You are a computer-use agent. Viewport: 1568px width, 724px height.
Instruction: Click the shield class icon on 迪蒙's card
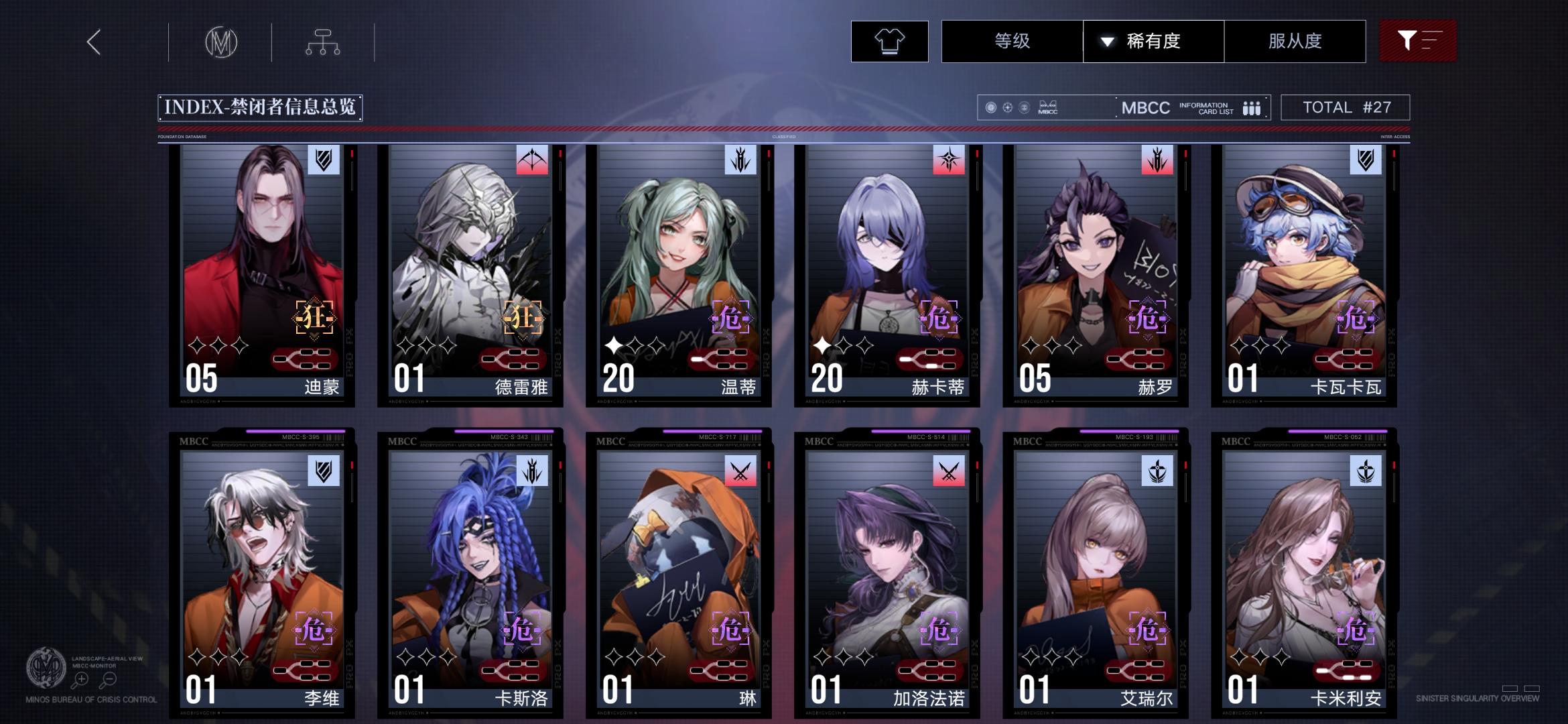click(x=324, y=162)
